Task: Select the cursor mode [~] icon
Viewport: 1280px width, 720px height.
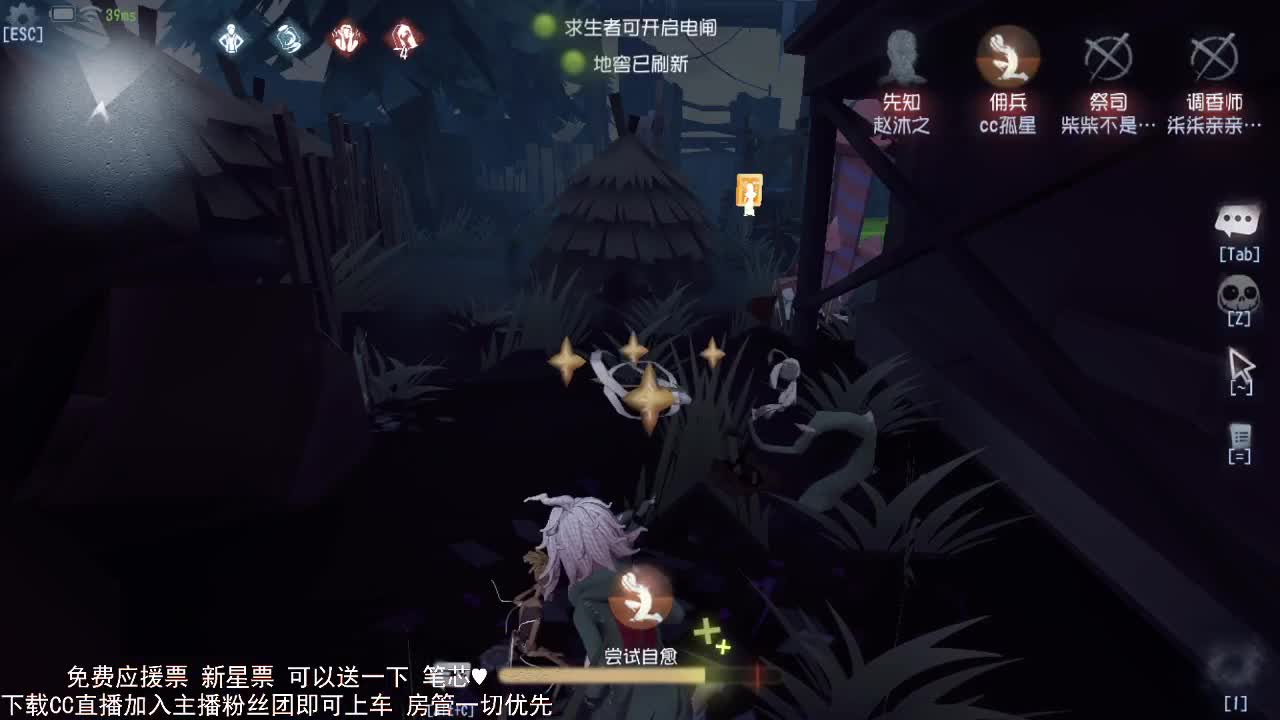Action: (1240, 365)
